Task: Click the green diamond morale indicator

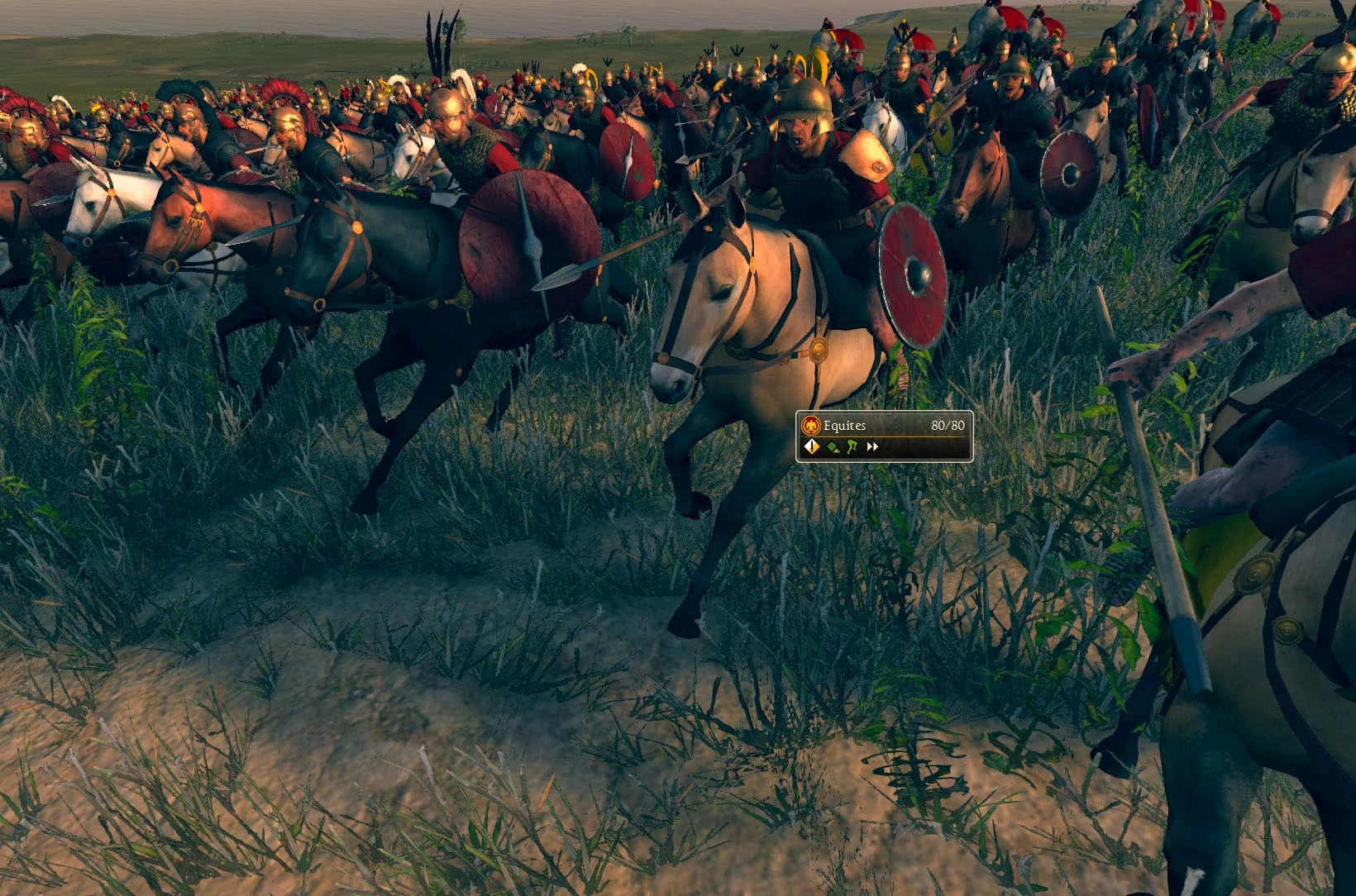Action: coord(832,446)
